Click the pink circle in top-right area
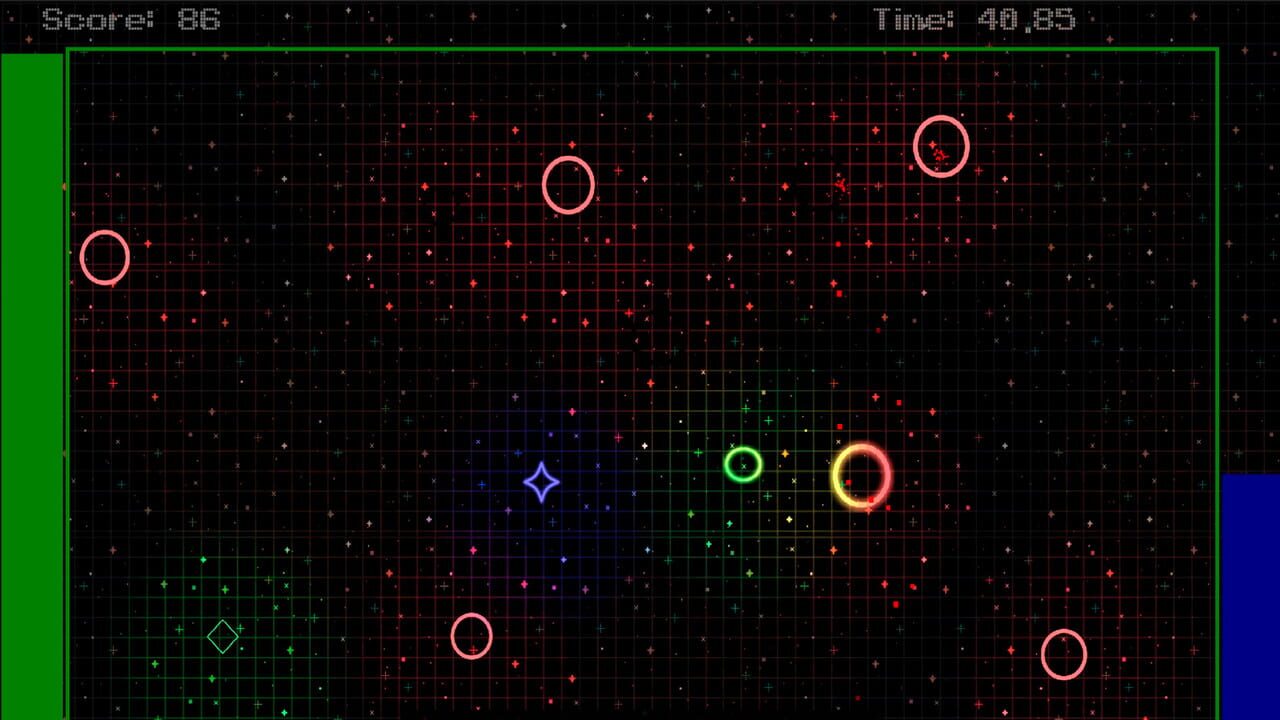 (x=941, y=147)
